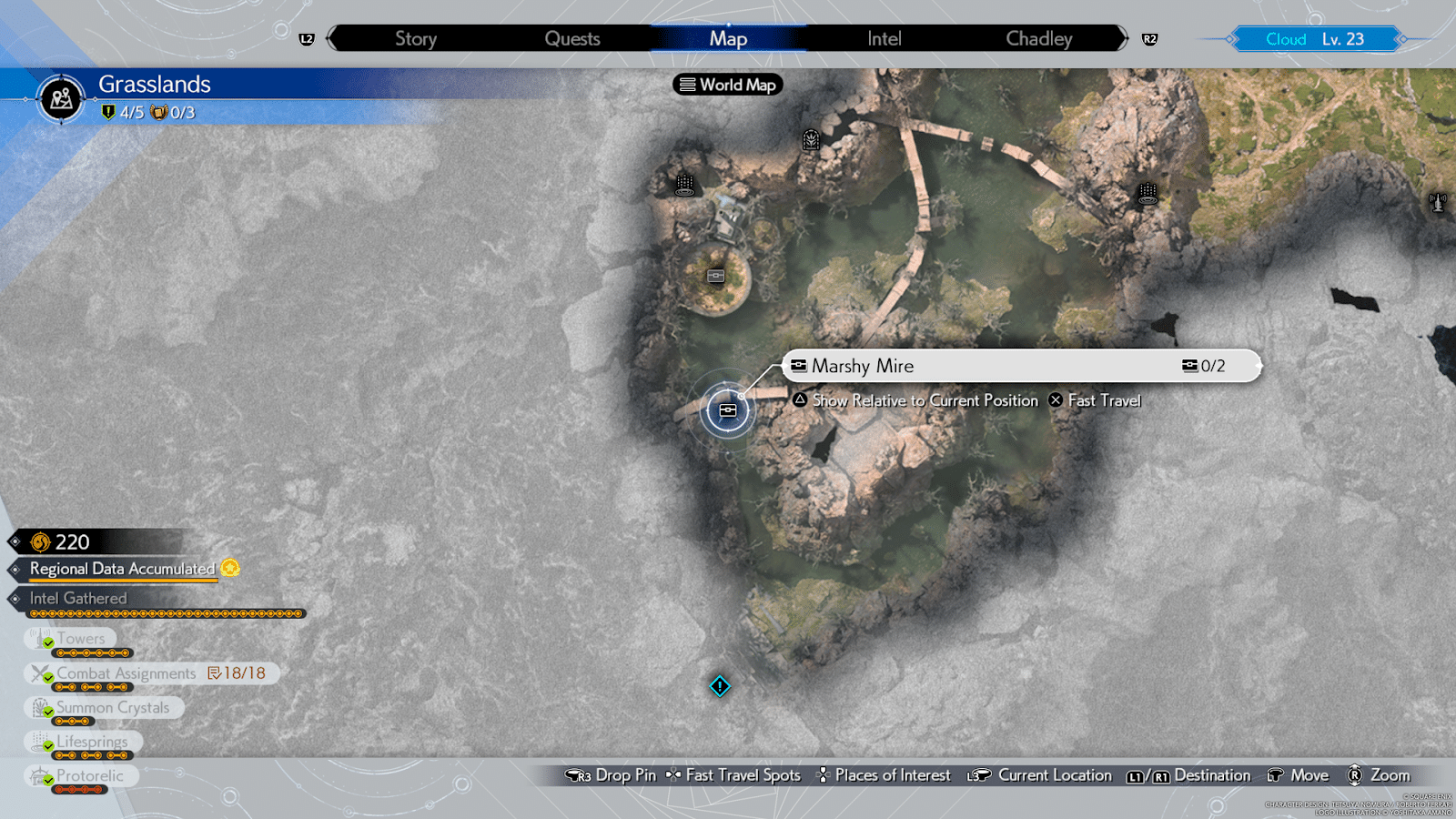Open the Chadley menu tab

(x=1038, y=38)
